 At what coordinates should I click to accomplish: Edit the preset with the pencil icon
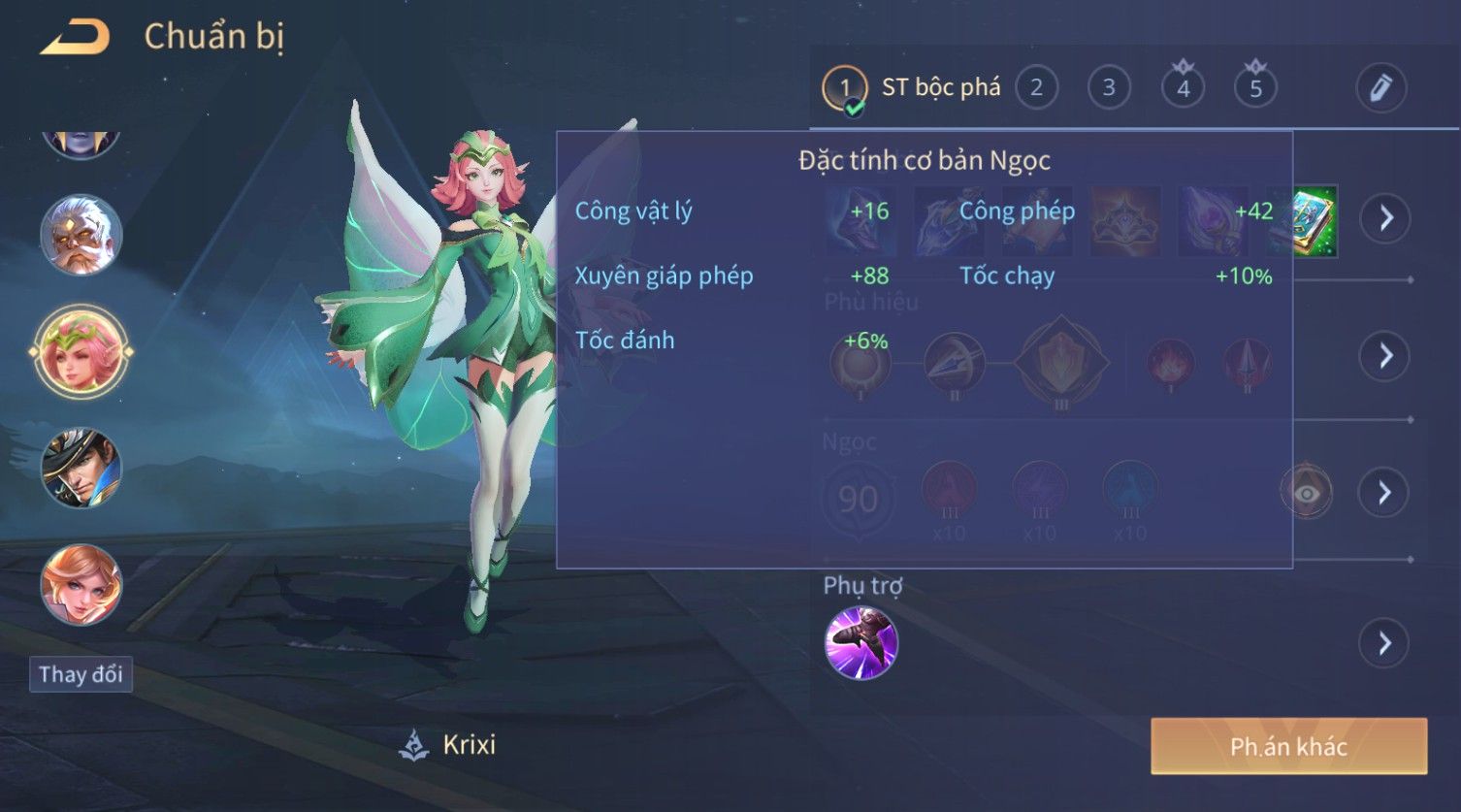[x=1380, y=88]
